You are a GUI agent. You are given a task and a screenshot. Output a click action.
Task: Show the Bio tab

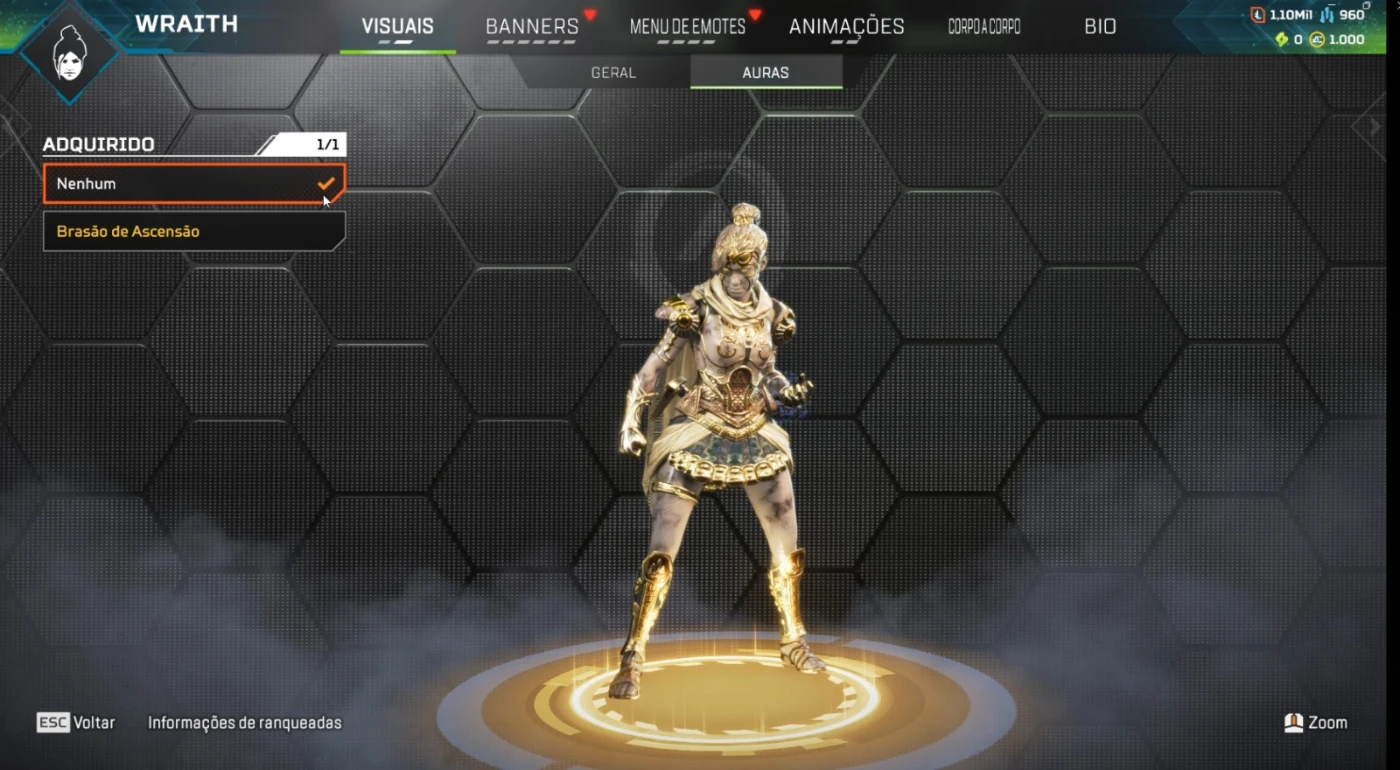click(x=1100, y=27)
